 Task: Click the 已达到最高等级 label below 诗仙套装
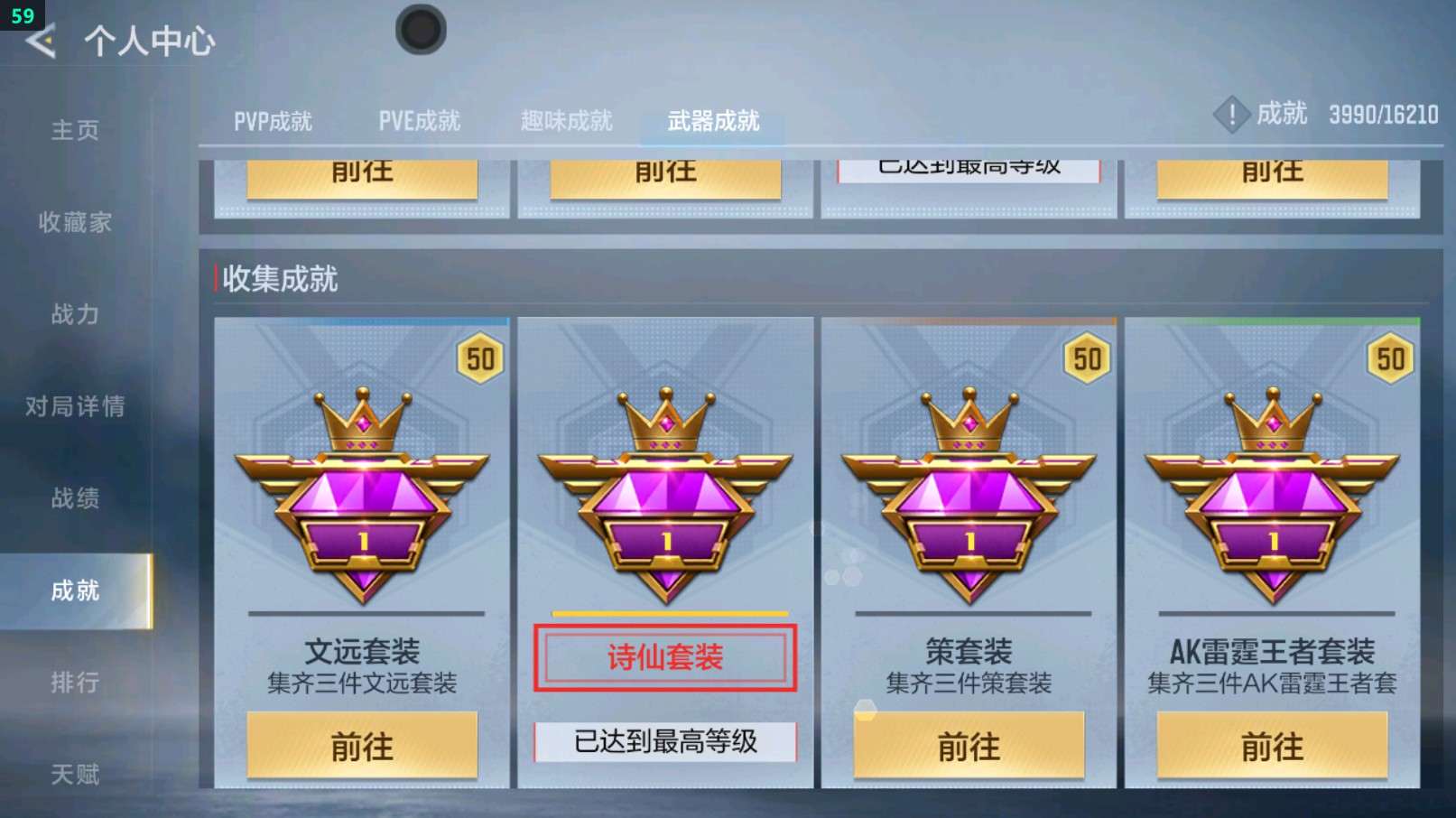665,740
